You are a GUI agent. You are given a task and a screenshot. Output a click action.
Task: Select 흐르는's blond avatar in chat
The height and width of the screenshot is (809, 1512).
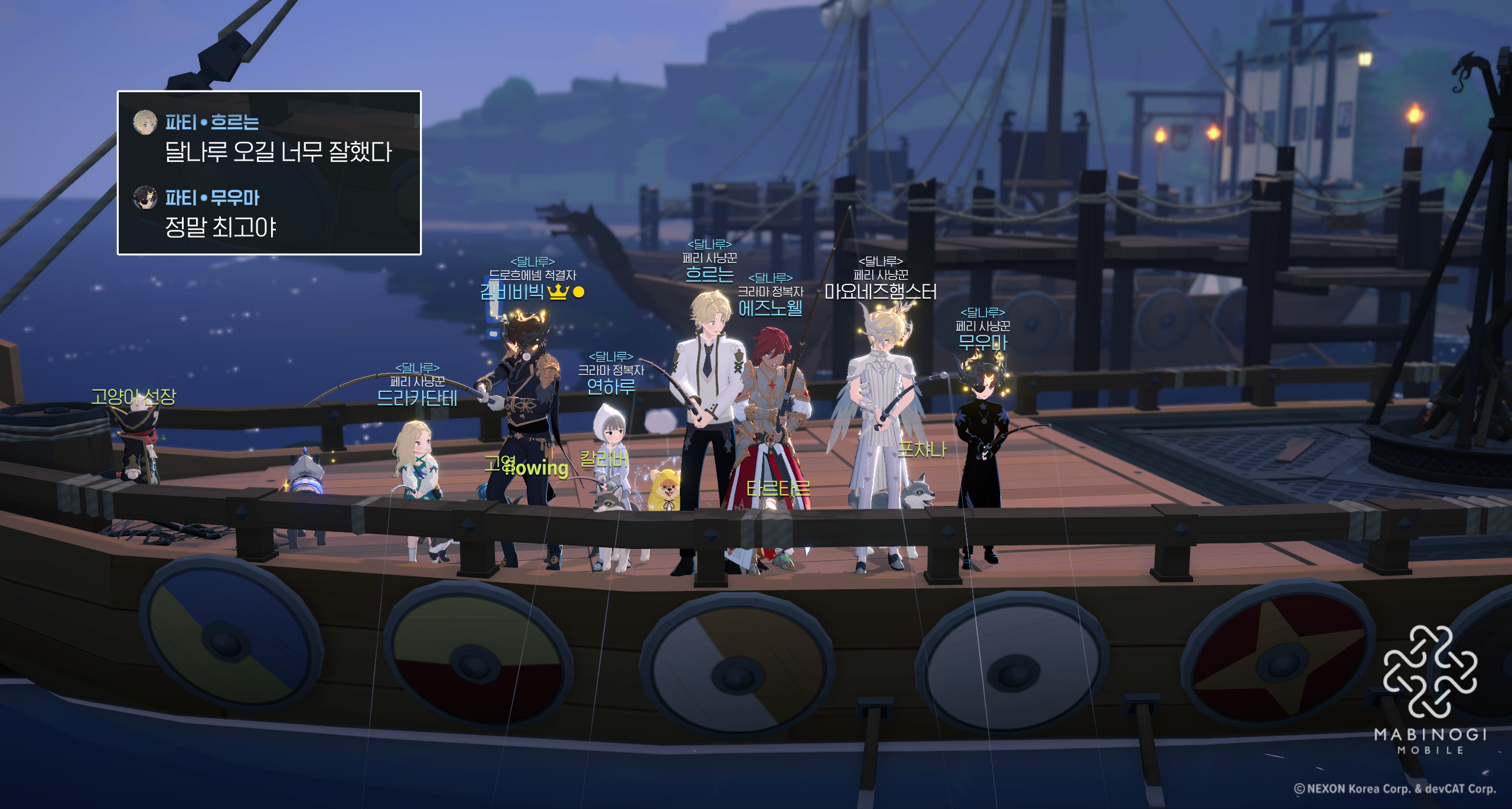(145, 122)
